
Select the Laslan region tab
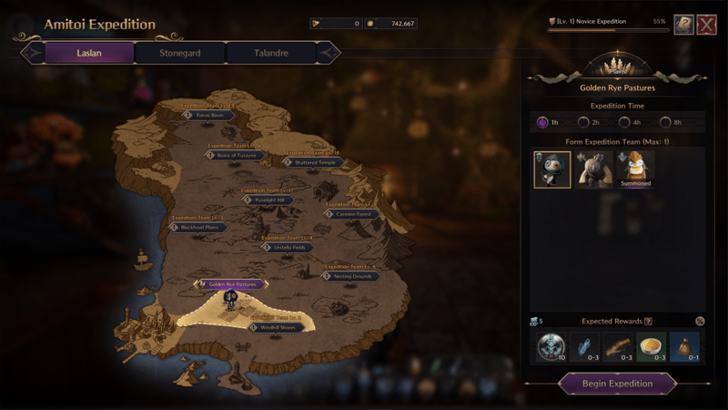(88, 52)
